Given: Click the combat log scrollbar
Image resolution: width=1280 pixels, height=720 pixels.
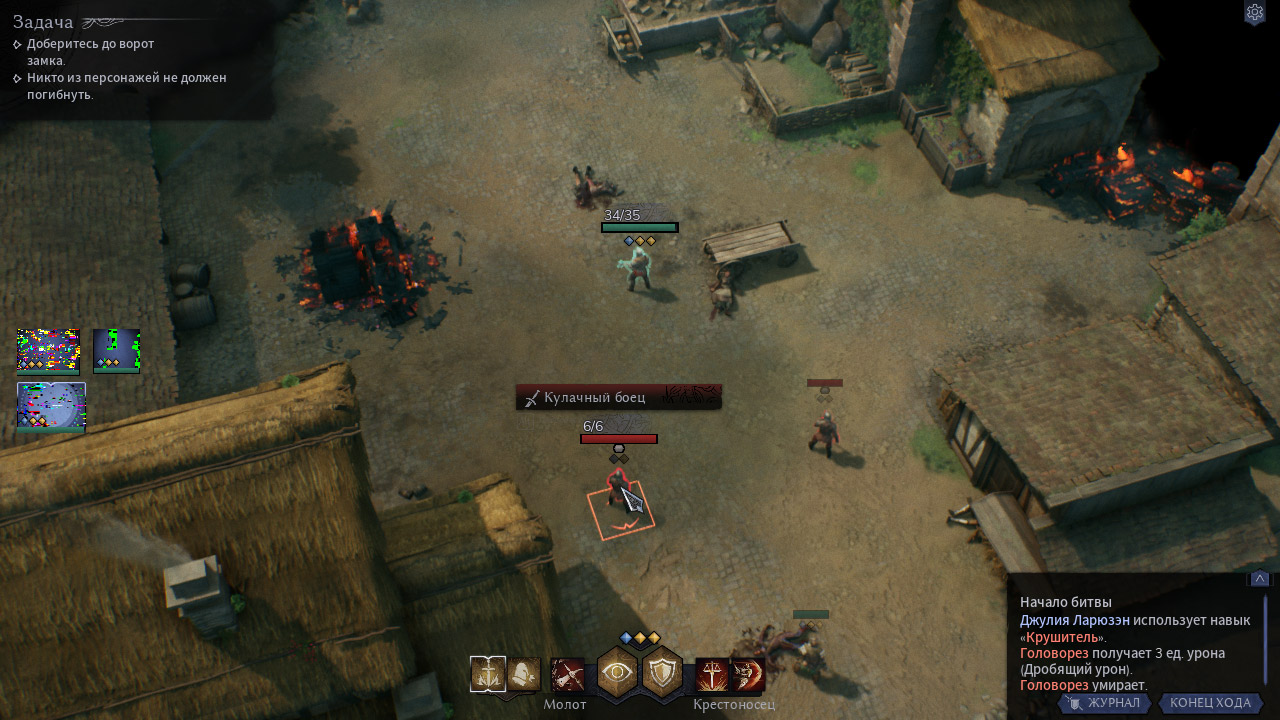Looking at the screenshot, I should (1265, 640).
